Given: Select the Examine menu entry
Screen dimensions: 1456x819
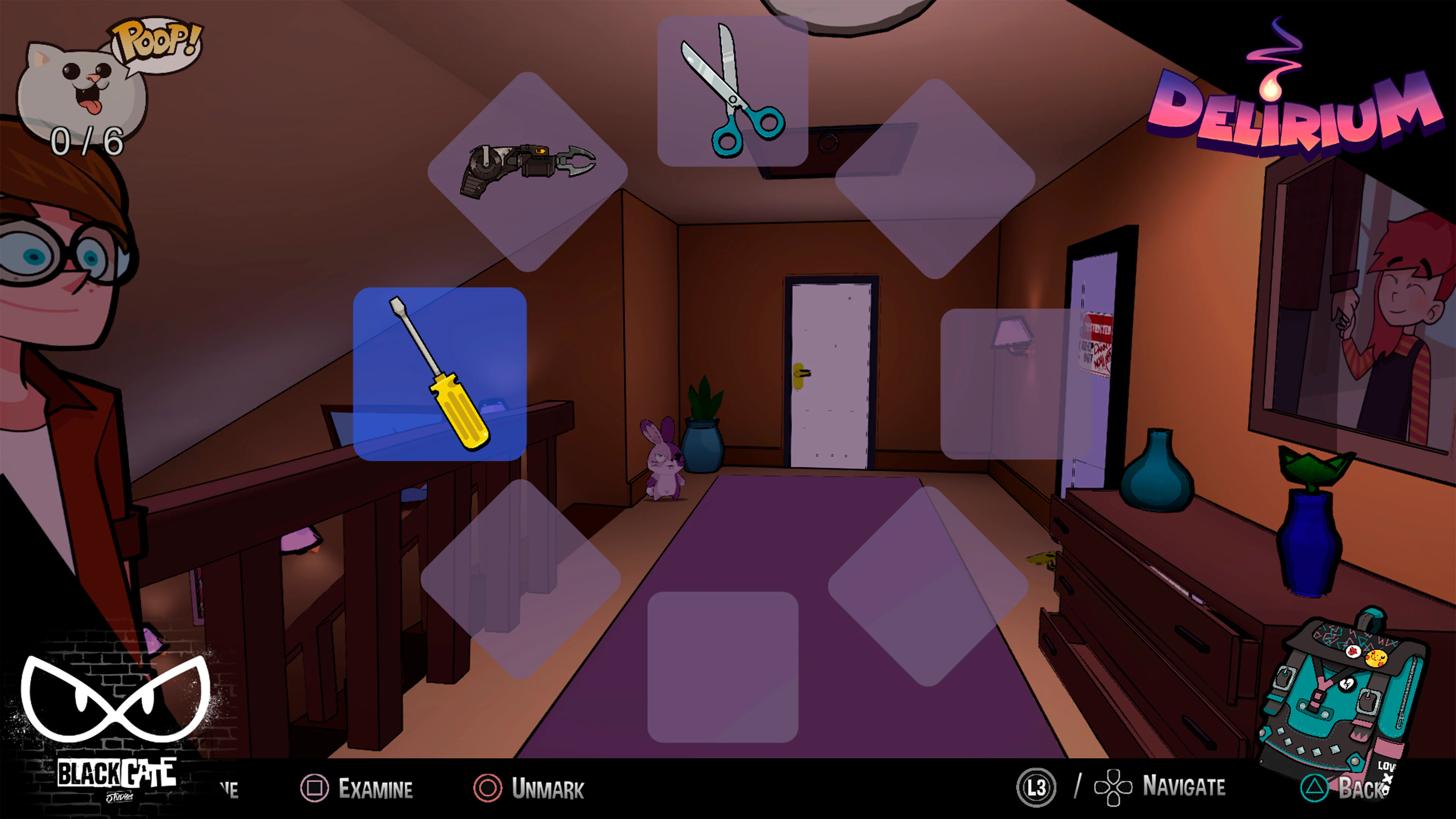Looking at the screenshot, I should [x=376, y=788].
